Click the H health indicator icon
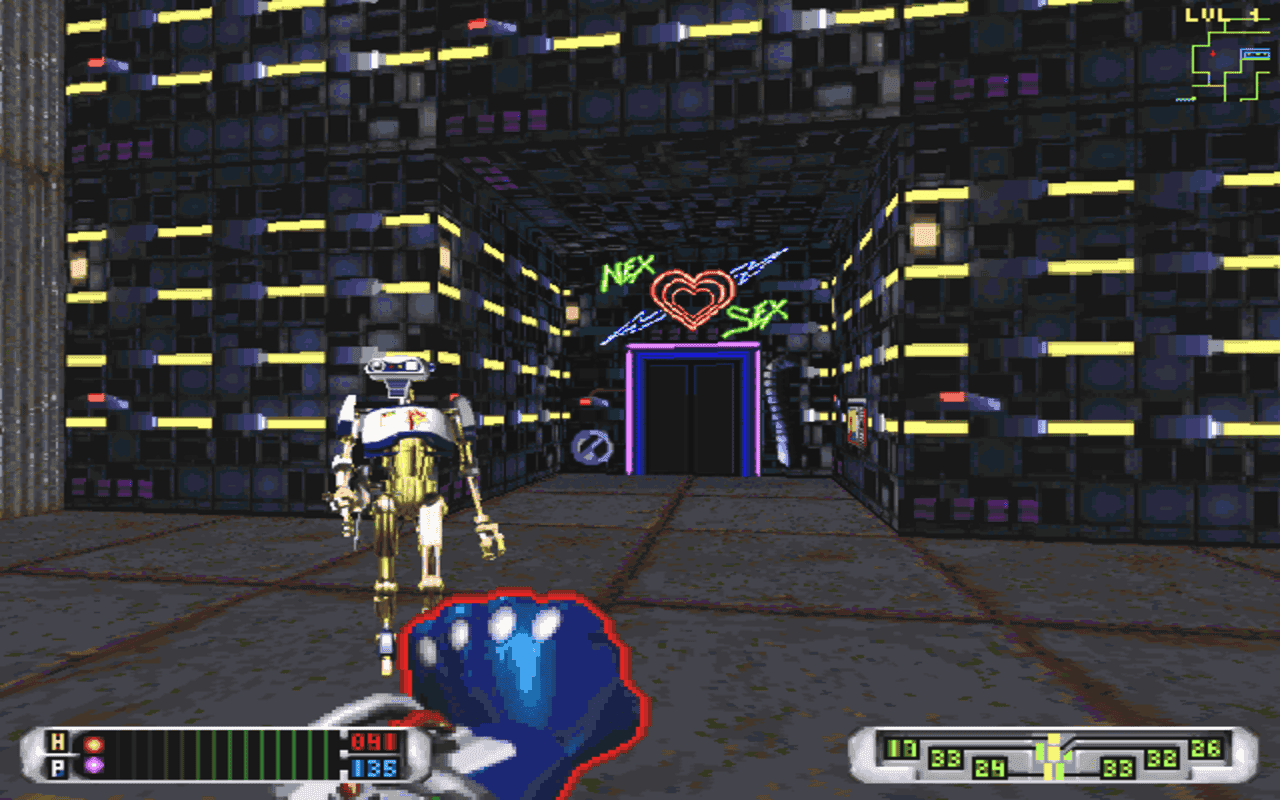Image resolution: width=1280 pixels, height=800 pixels. coord(57,743)
